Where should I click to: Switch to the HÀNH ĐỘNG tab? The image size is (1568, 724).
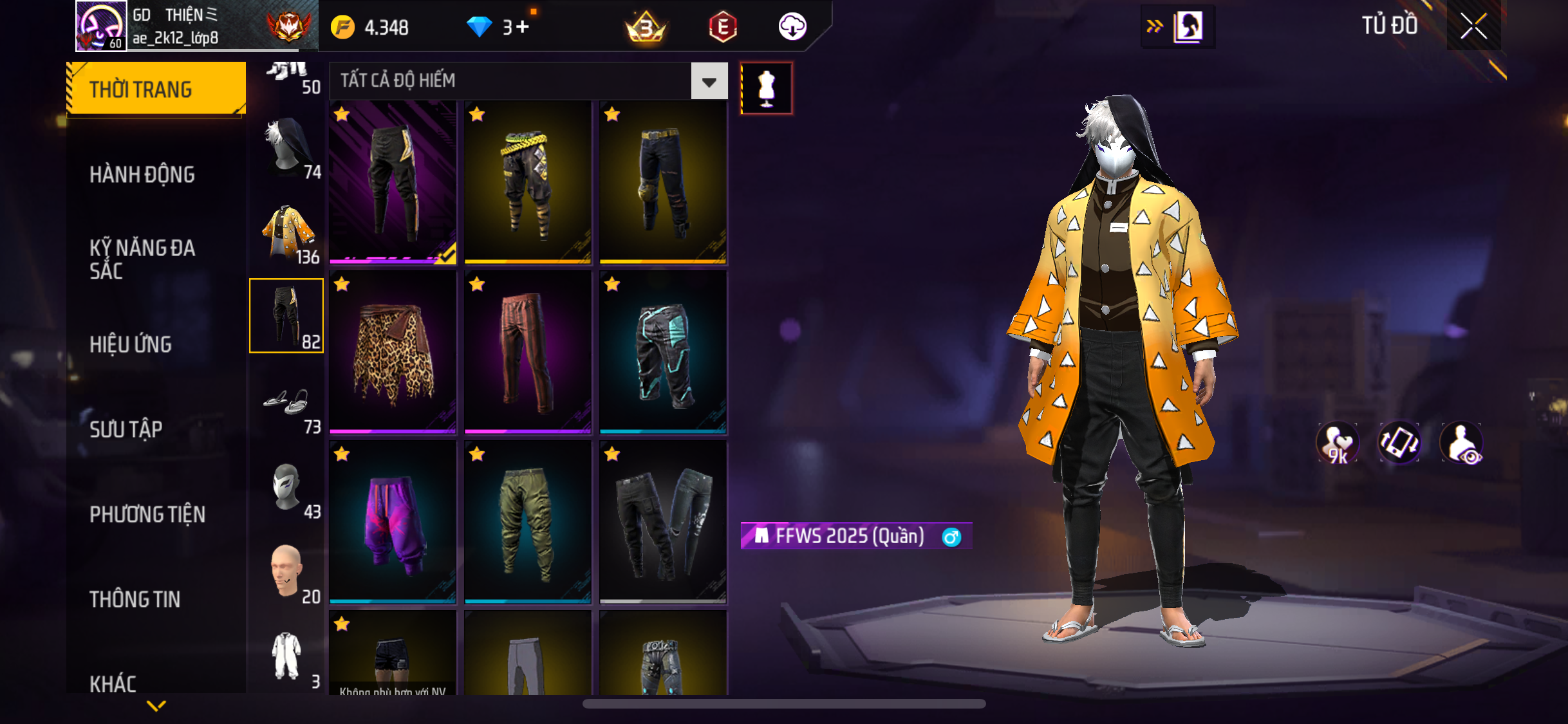point(142,174)
